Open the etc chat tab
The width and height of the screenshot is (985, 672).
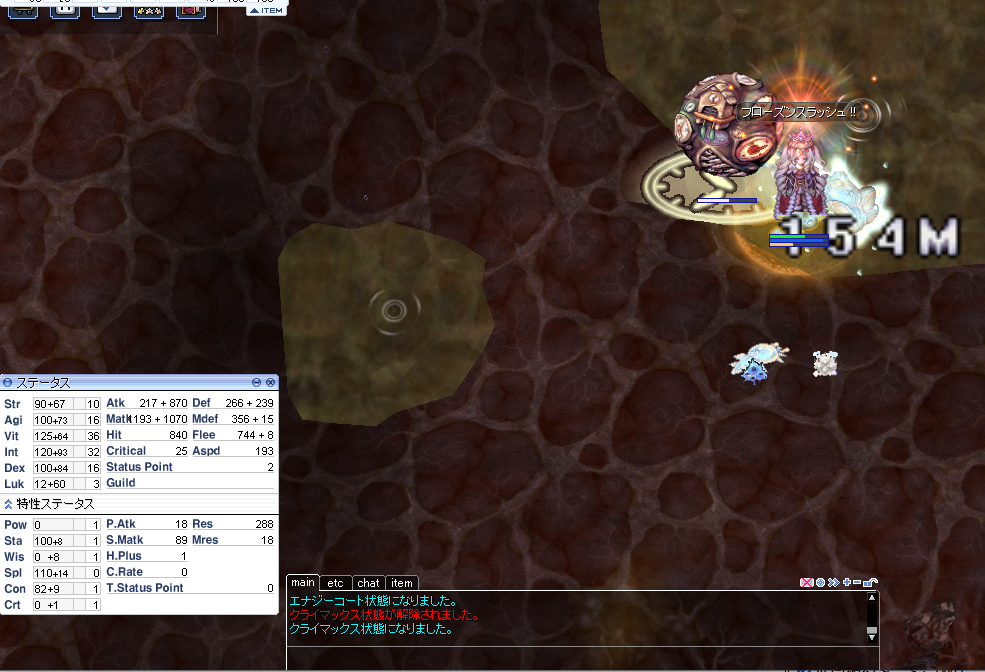[x=336, y=583]
